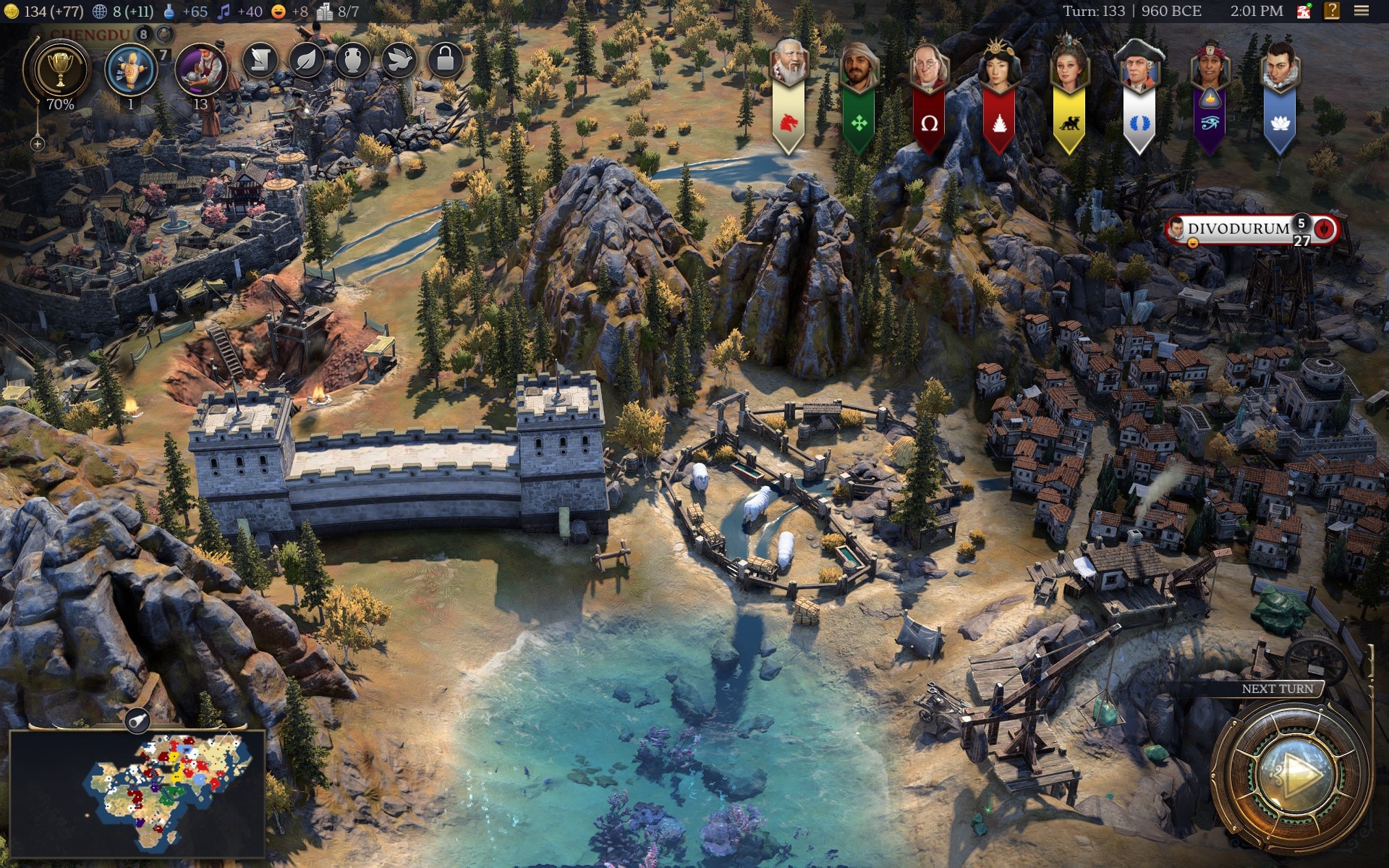Open the leaf icon panel
This screenshot has width=1389, height=868.
306,60
